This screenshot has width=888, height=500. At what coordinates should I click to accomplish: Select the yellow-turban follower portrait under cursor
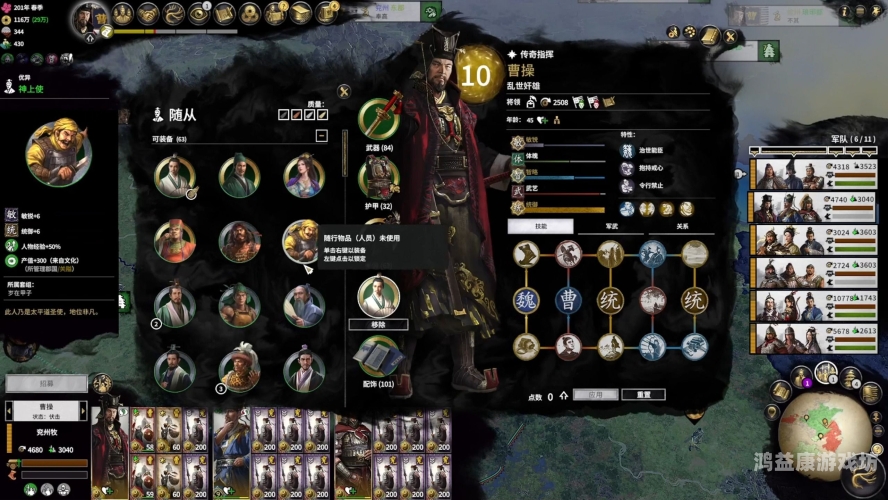(x=302, y=240)
